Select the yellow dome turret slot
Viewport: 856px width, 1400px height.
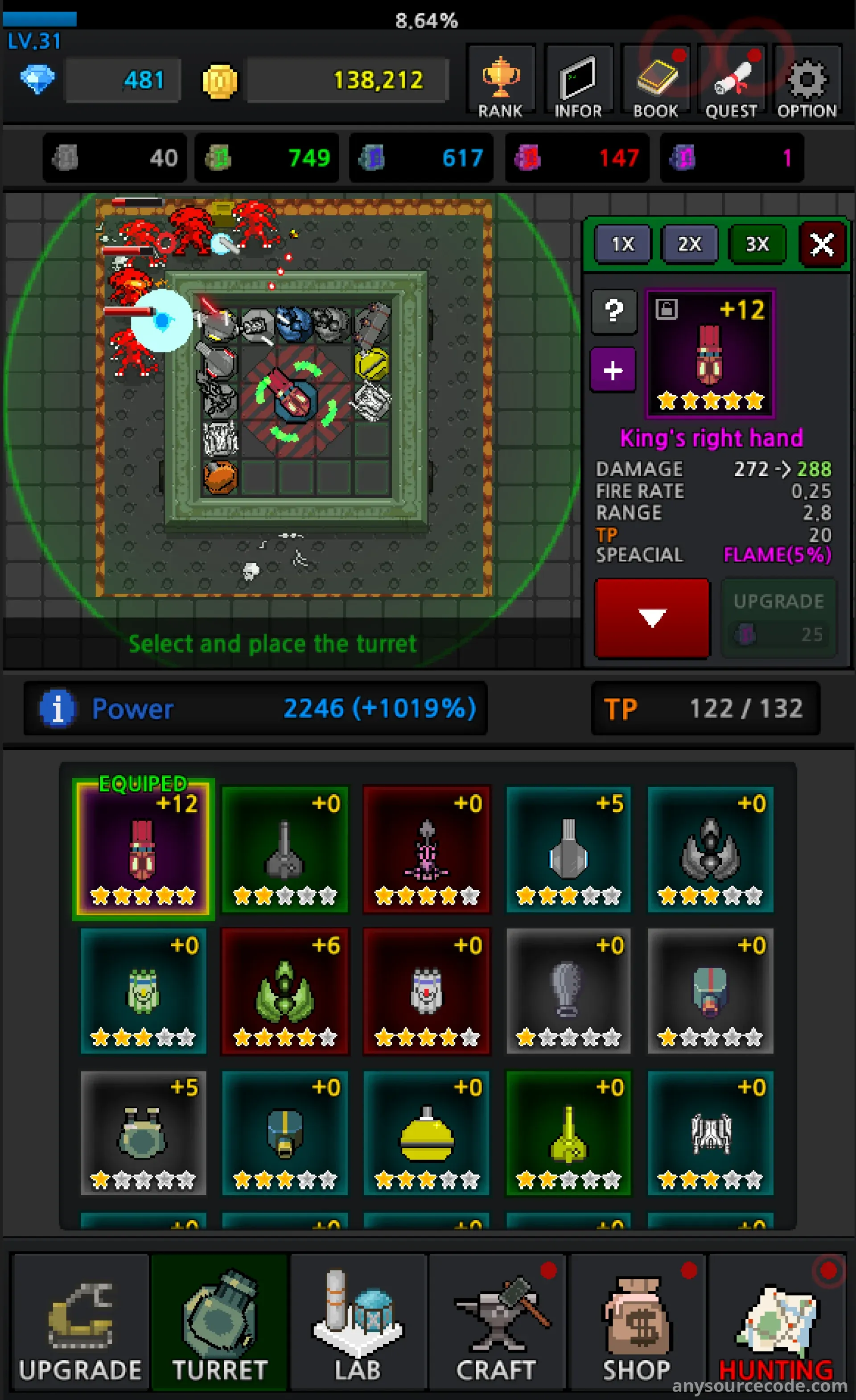pos(427,1133)
